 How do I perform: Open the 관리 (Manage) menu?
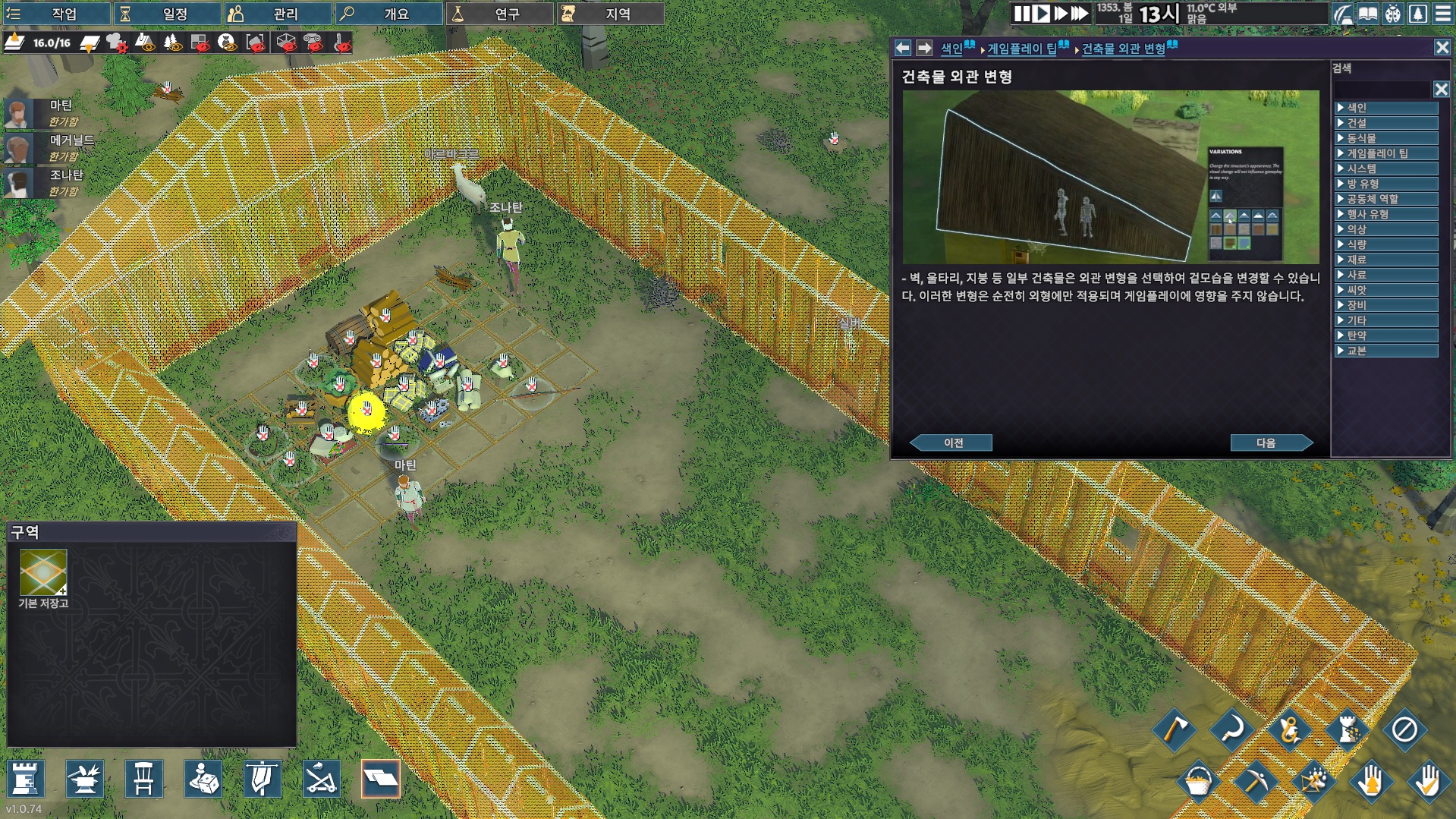(x=277, y=14)
